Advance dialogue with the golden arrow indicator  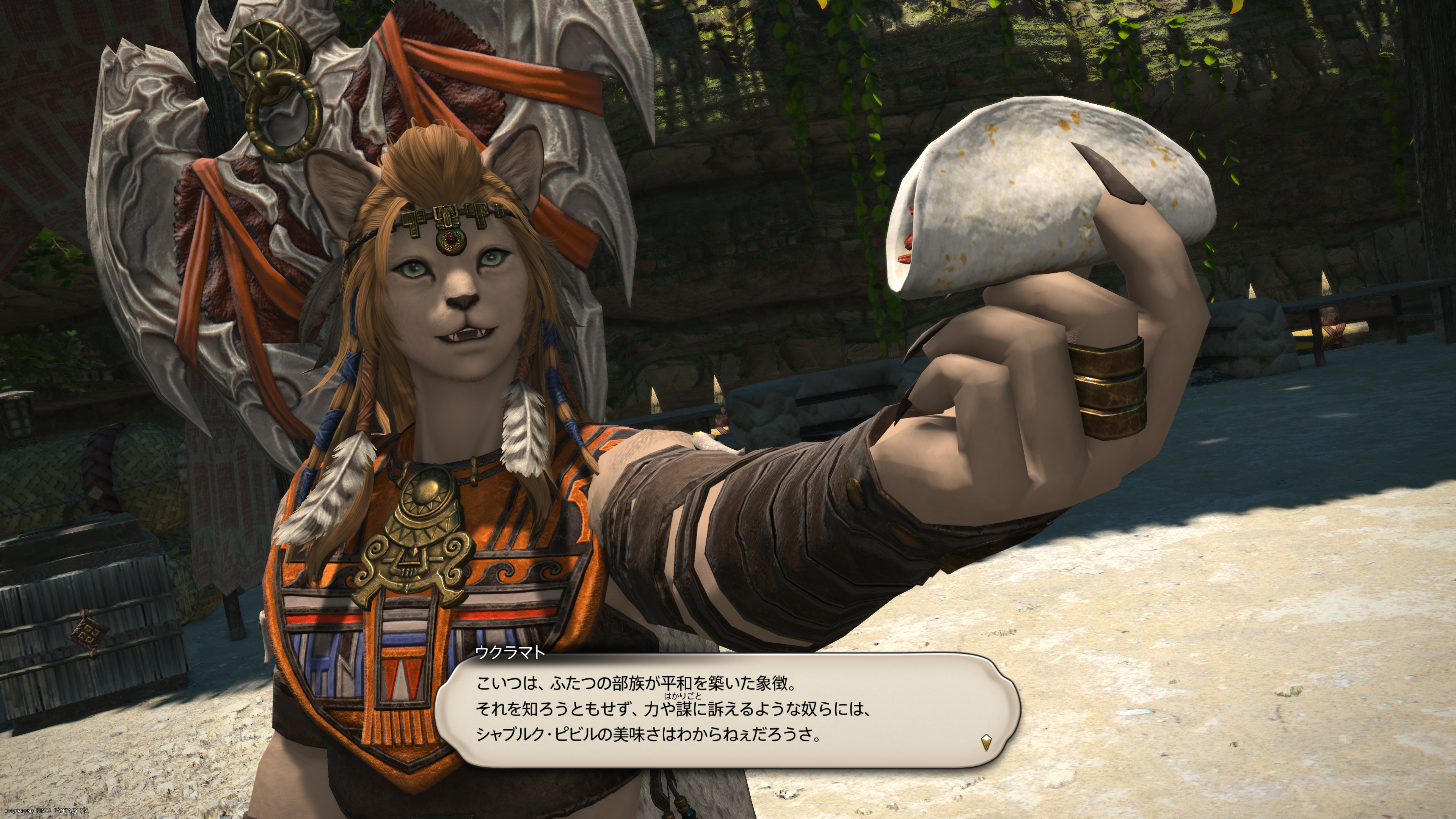986,742
